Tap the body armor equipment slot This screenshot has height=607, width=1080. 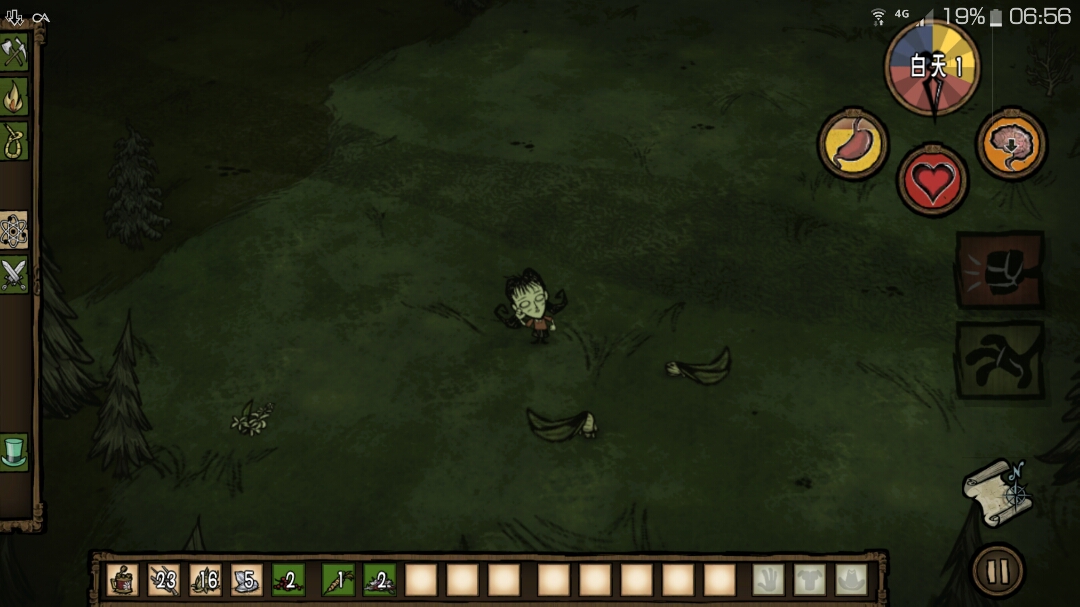click(810, 580)
